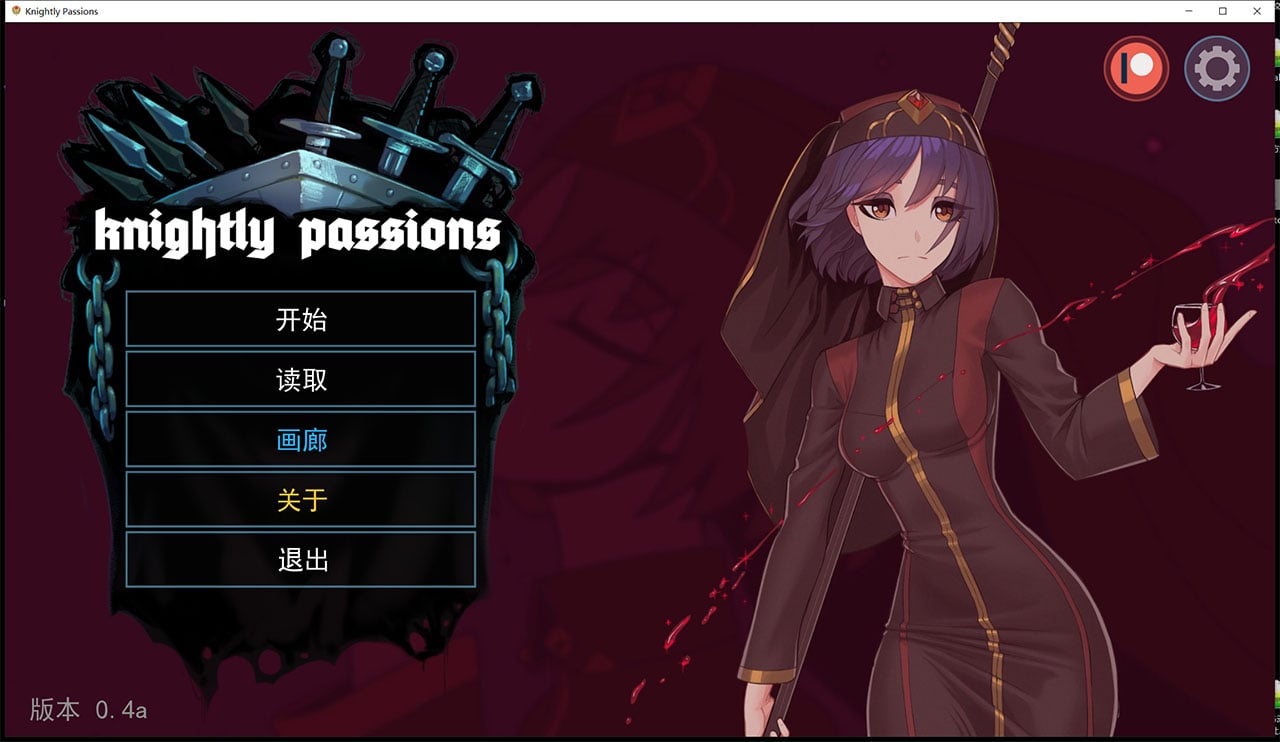Minimize the game window
Image resolution: width=1280 pixels, height=742 pixels.
[1186, 11]
